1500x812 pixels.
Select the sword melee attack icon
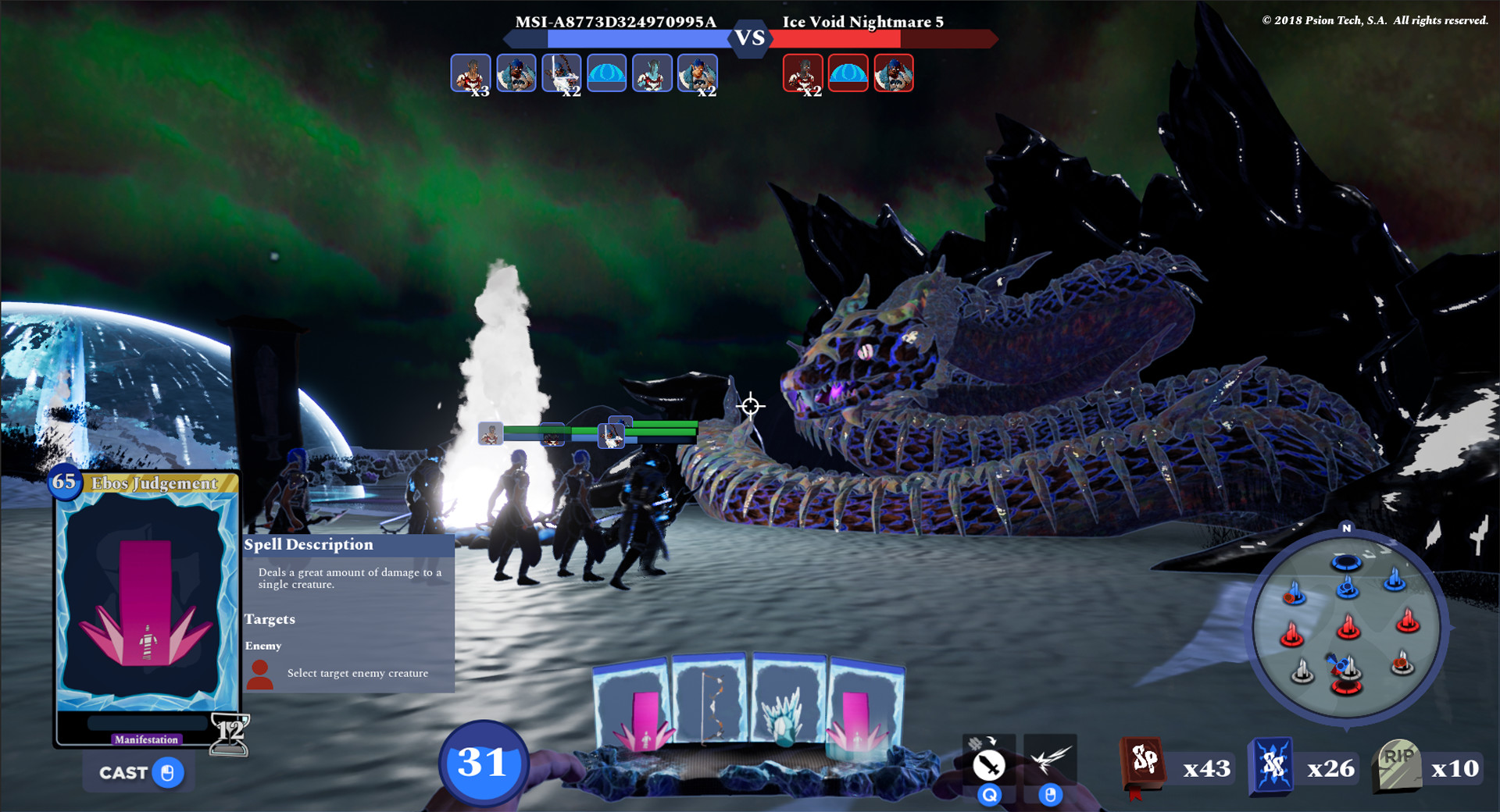tap(989, 765)
